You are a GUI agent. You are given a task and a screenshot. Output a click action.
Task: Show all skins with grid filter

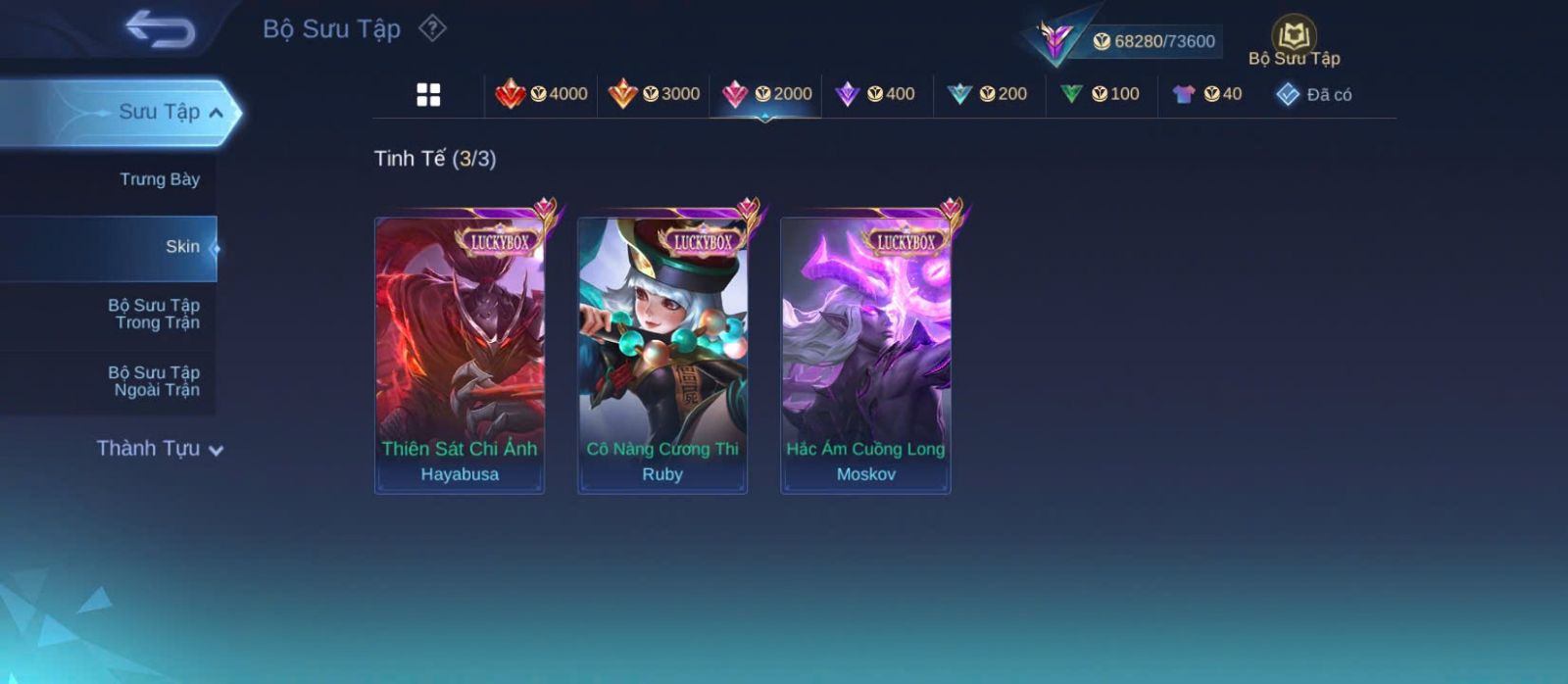(x=428, y=94)
